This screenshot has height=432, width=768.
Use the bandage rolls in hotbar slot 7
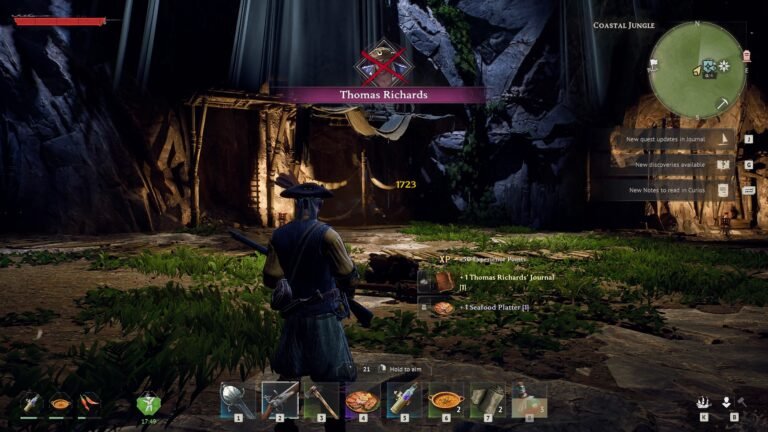[487, 400]
